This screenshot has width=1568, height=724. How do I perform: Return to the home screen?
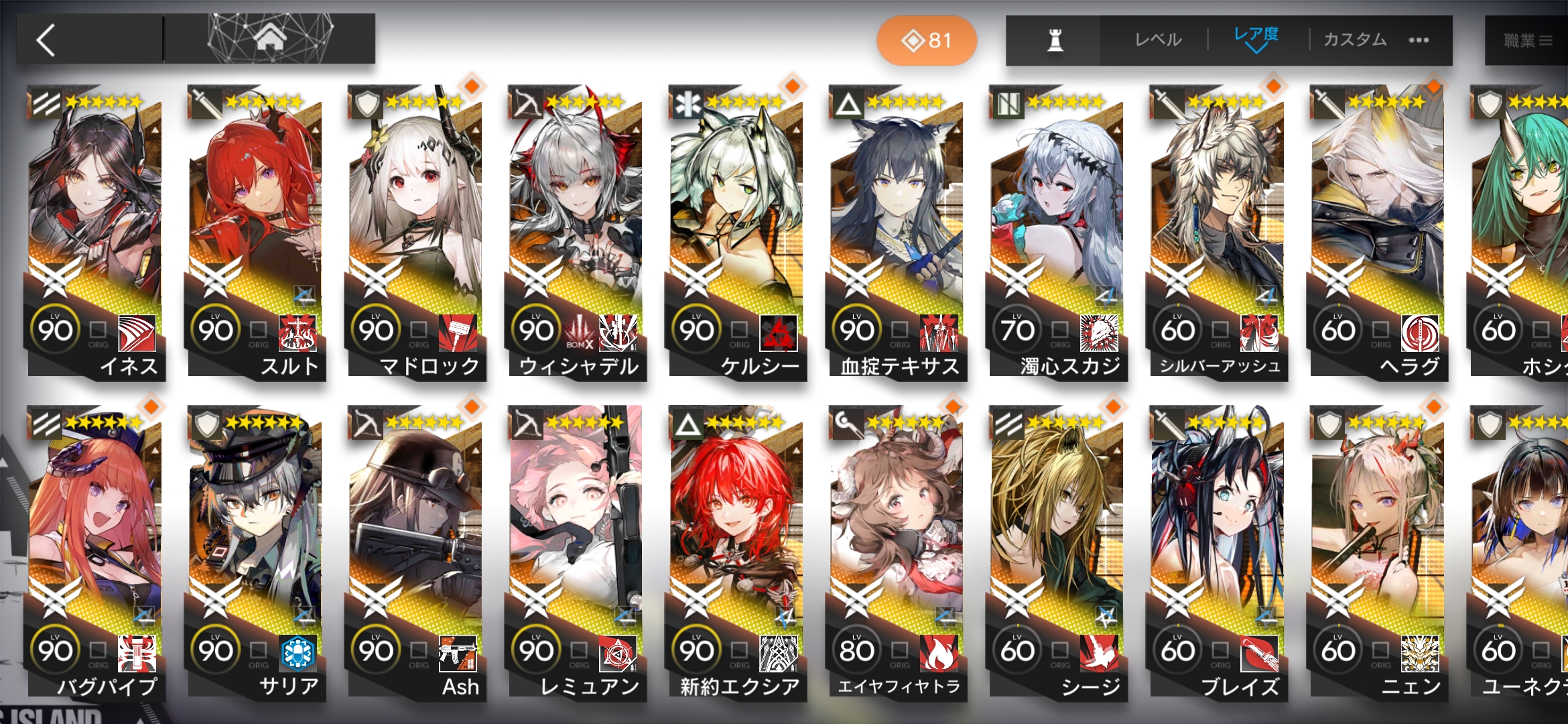click(269, 39)
